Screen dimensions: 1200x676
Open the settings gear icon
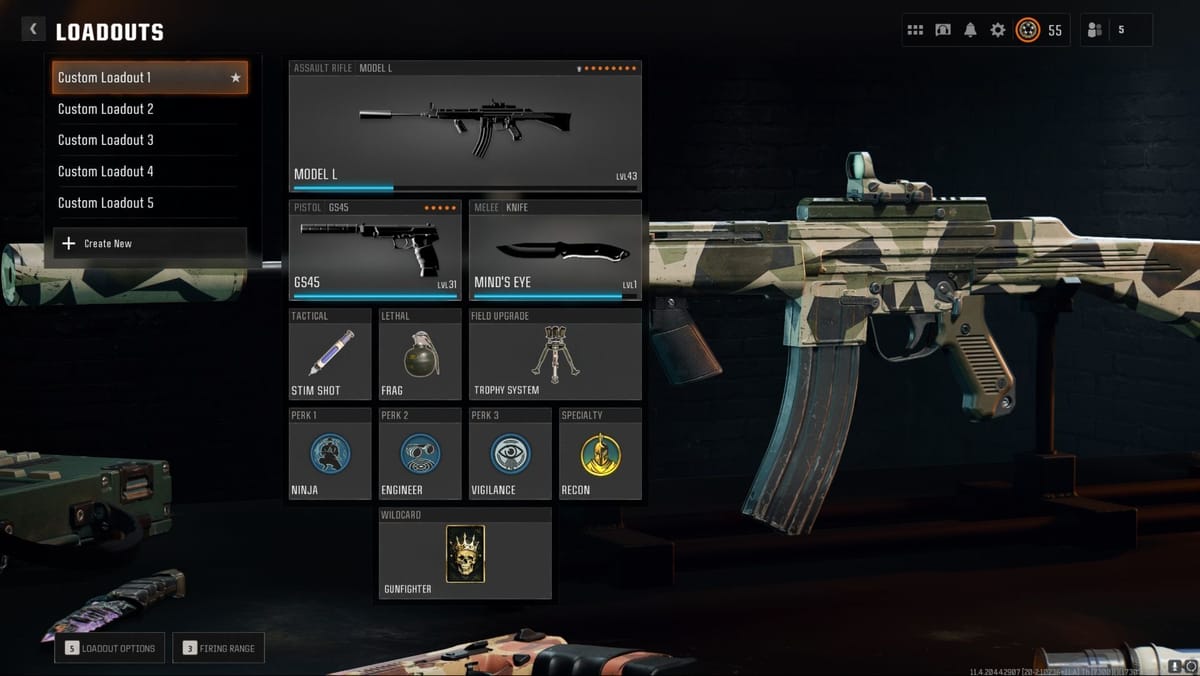[x=998, y=30]
